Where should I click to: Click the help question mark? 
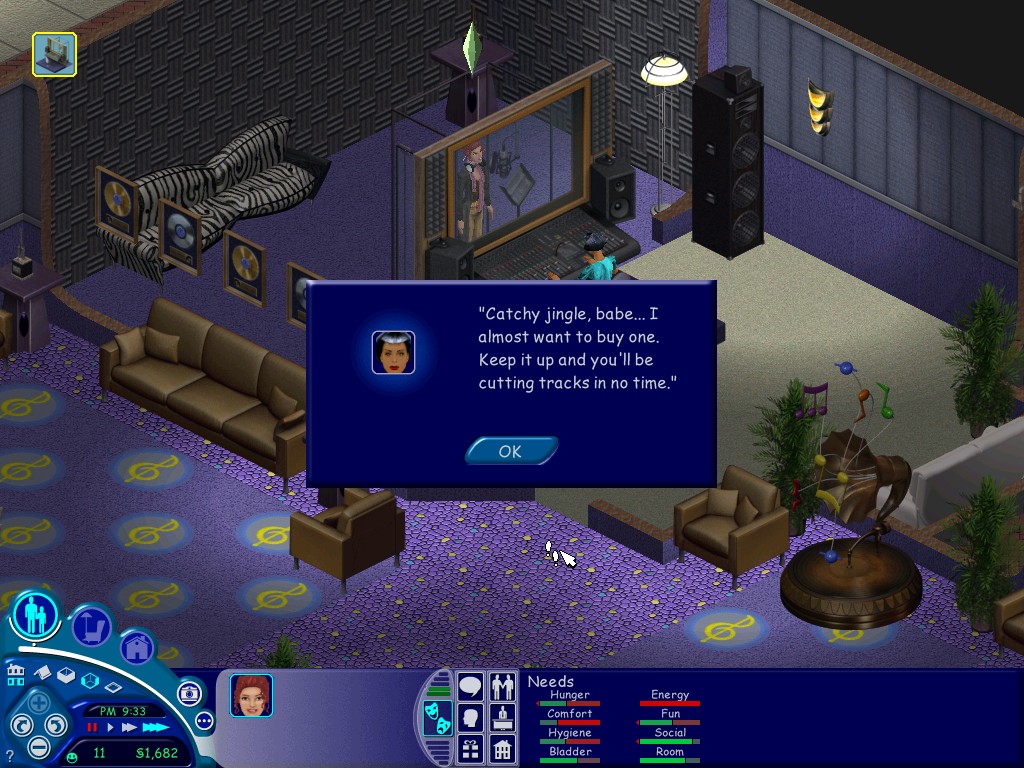pos(9,756)
